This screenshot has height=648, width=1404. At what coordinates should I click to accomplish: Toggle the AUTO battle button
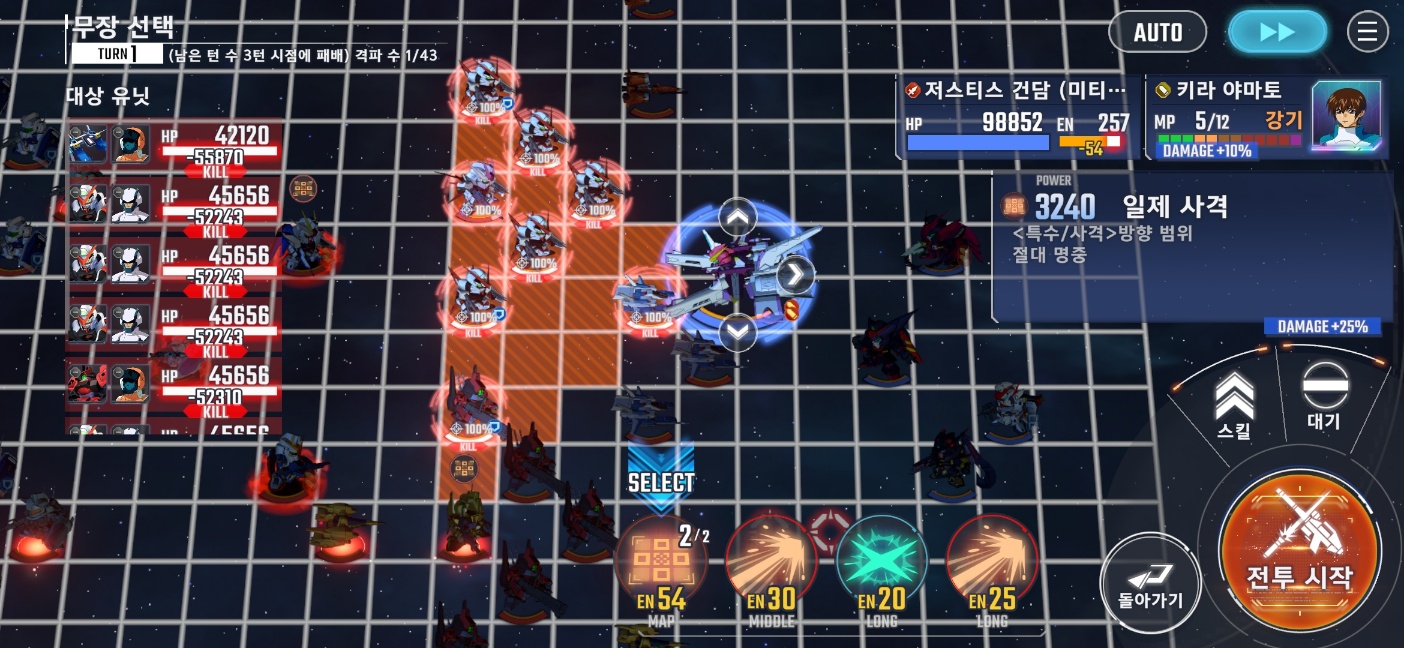tap(1158, 32)
